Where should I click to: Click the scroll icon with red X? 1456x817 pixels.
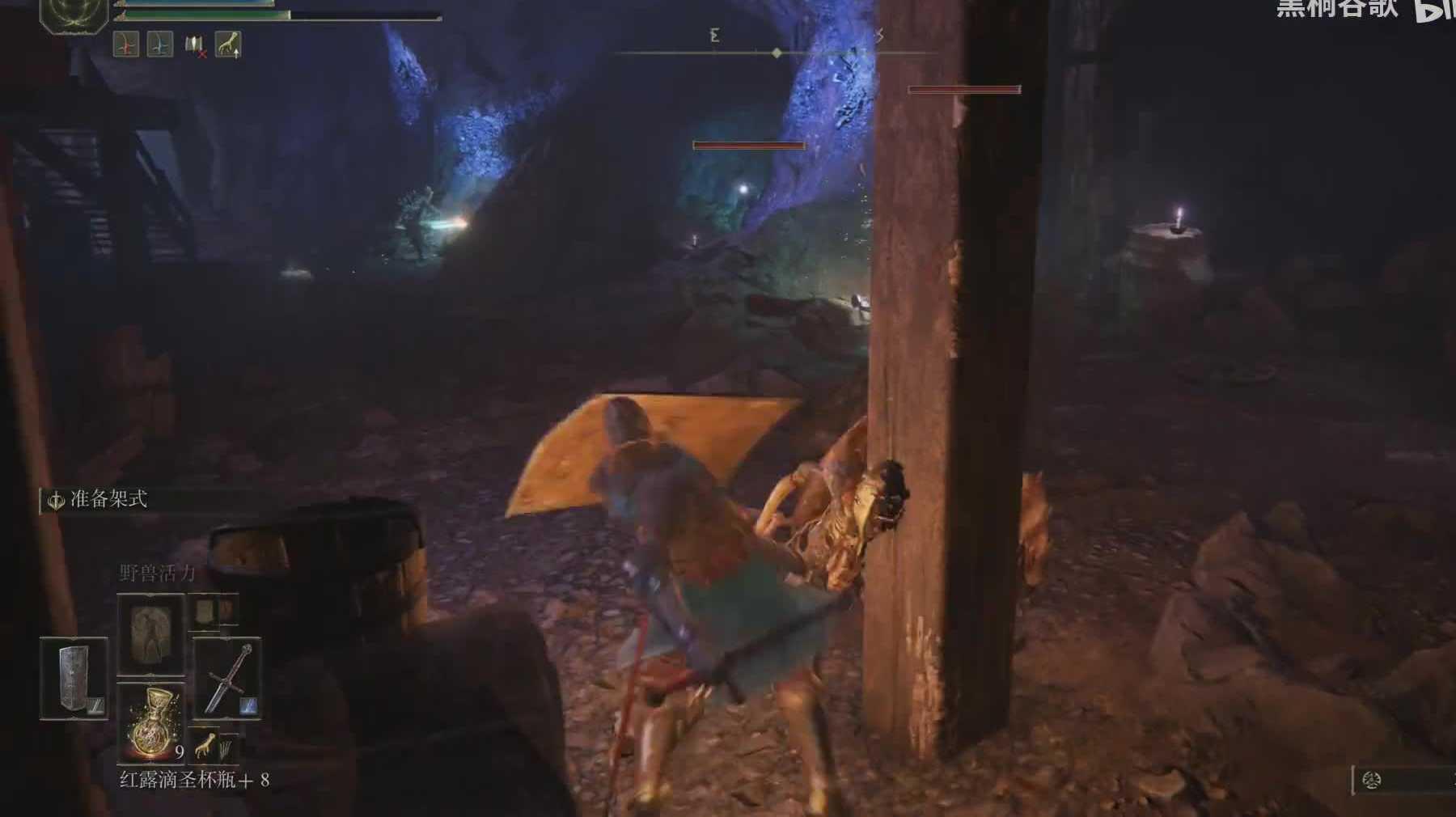pyautogui.click(x=194, y=45)
